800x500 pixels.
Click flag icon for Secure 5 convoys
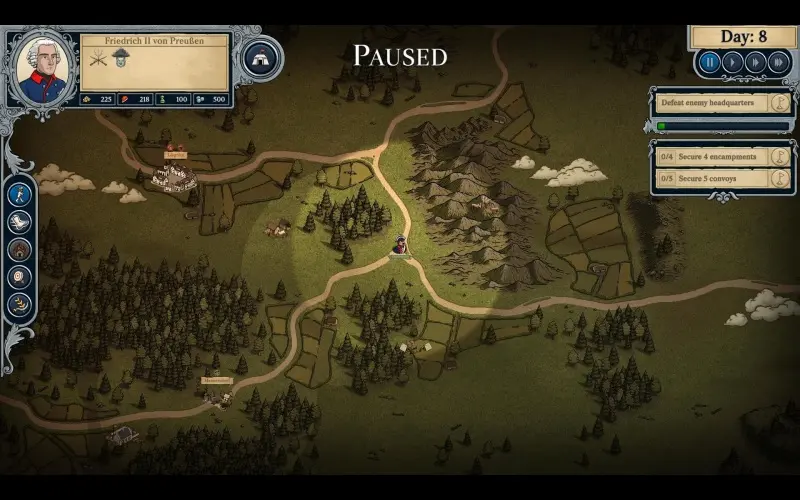780,178
